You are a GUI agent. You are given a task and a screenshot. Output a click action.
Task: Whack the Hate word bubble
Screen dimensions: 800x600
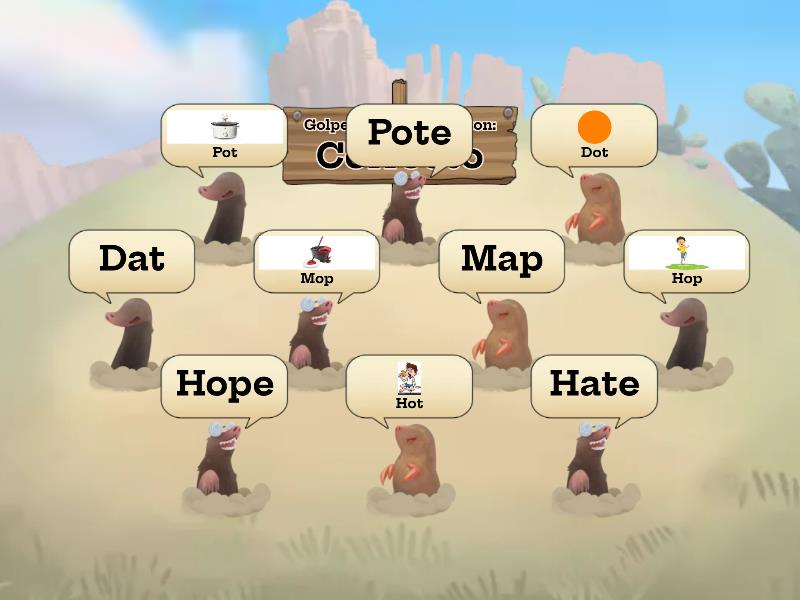pos(594,385)
